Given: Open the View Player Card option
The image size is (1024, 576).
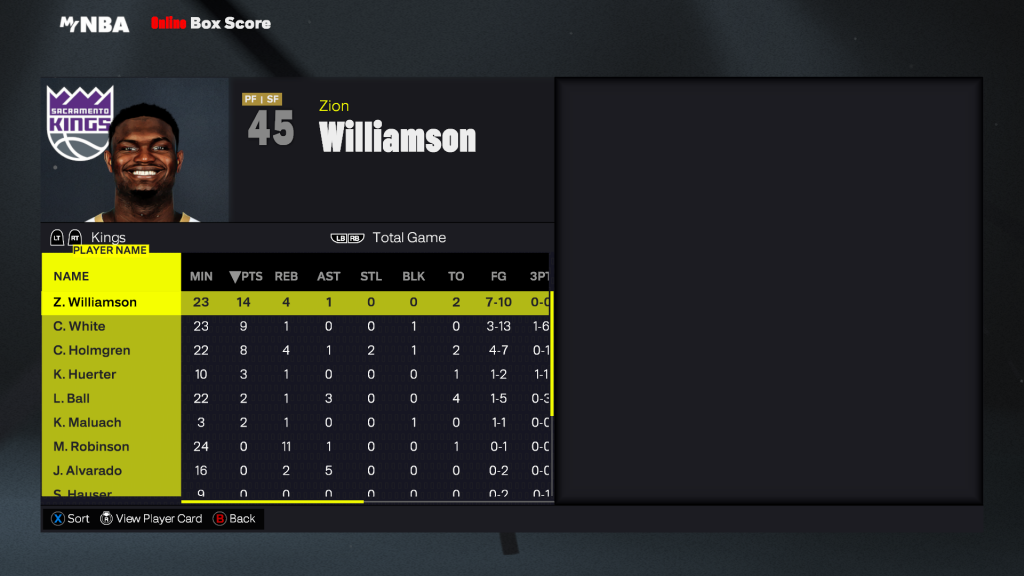Looking at the screenshot, I should tap(157, 519).
